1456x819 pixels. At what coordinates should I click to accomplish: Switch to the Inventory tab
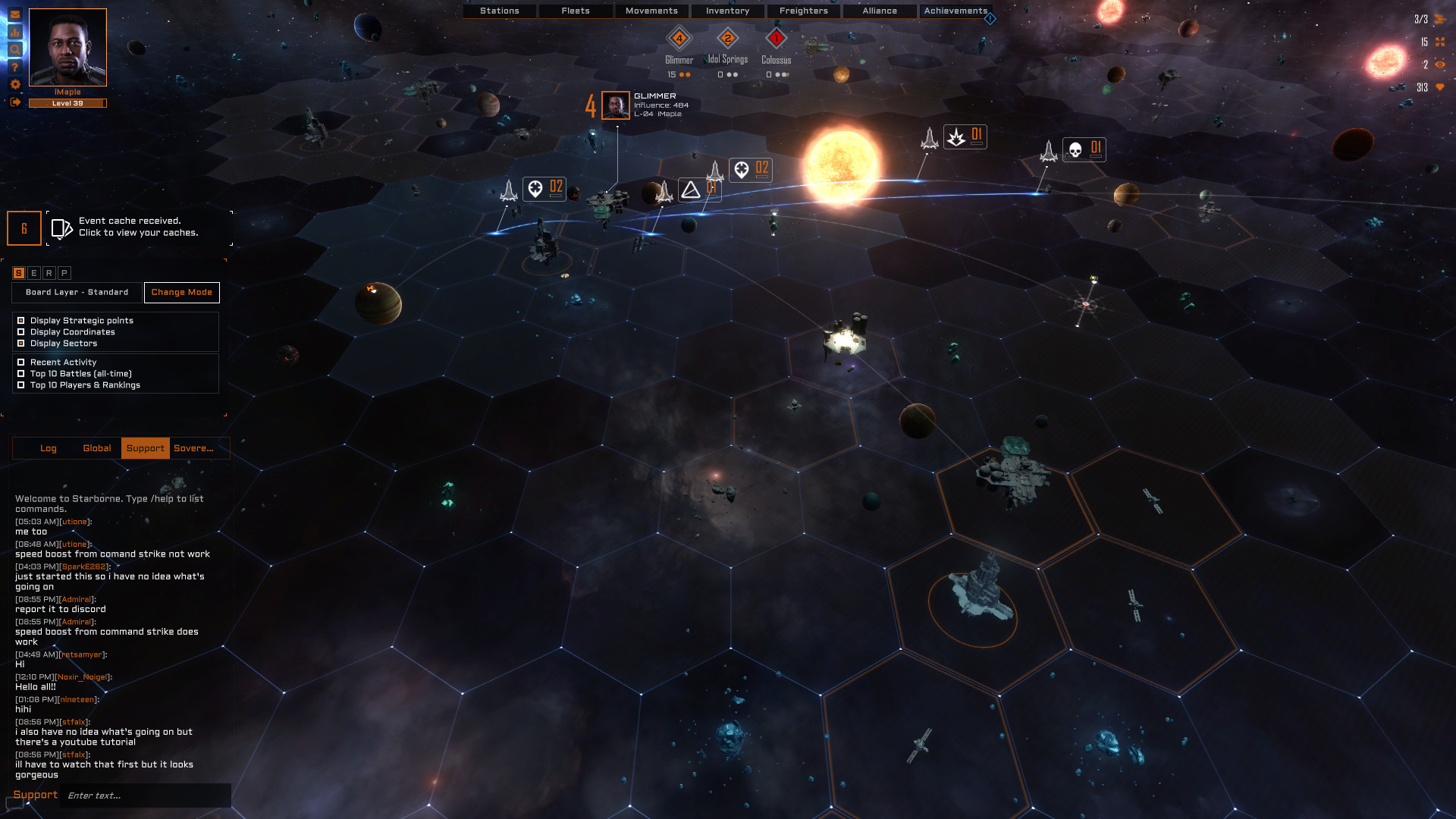[726, 11]
